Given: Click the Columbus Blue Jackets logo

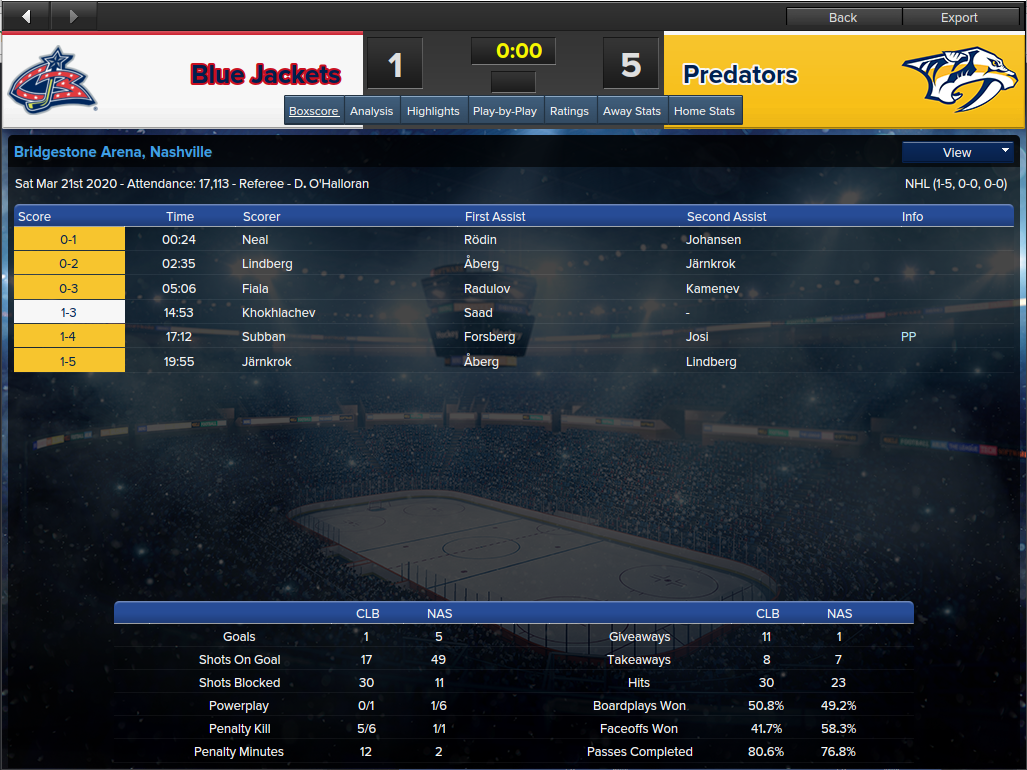Looking at the screenshot, I should [53, 79].
